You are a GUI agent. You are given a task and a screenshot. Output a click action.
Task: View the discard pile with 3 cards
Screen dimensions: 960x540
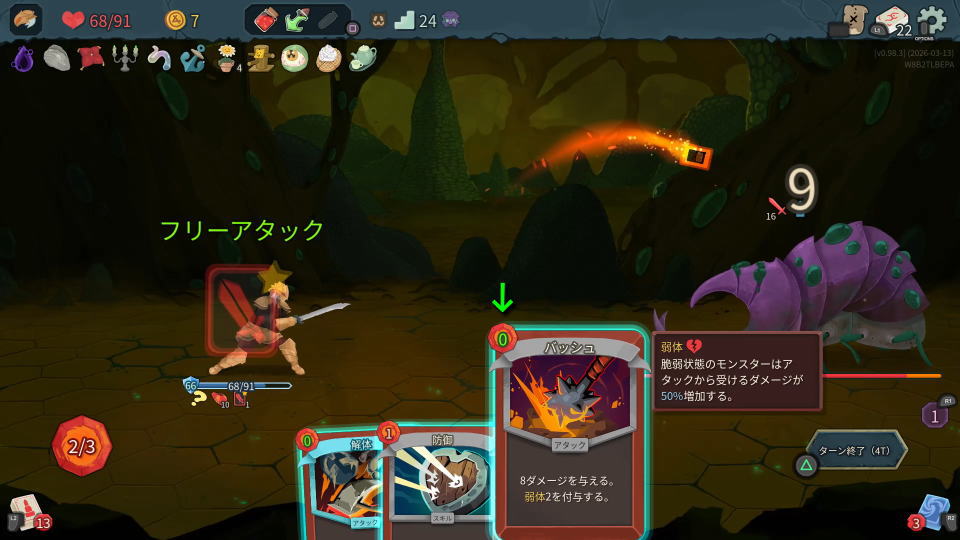pos(932,512)
